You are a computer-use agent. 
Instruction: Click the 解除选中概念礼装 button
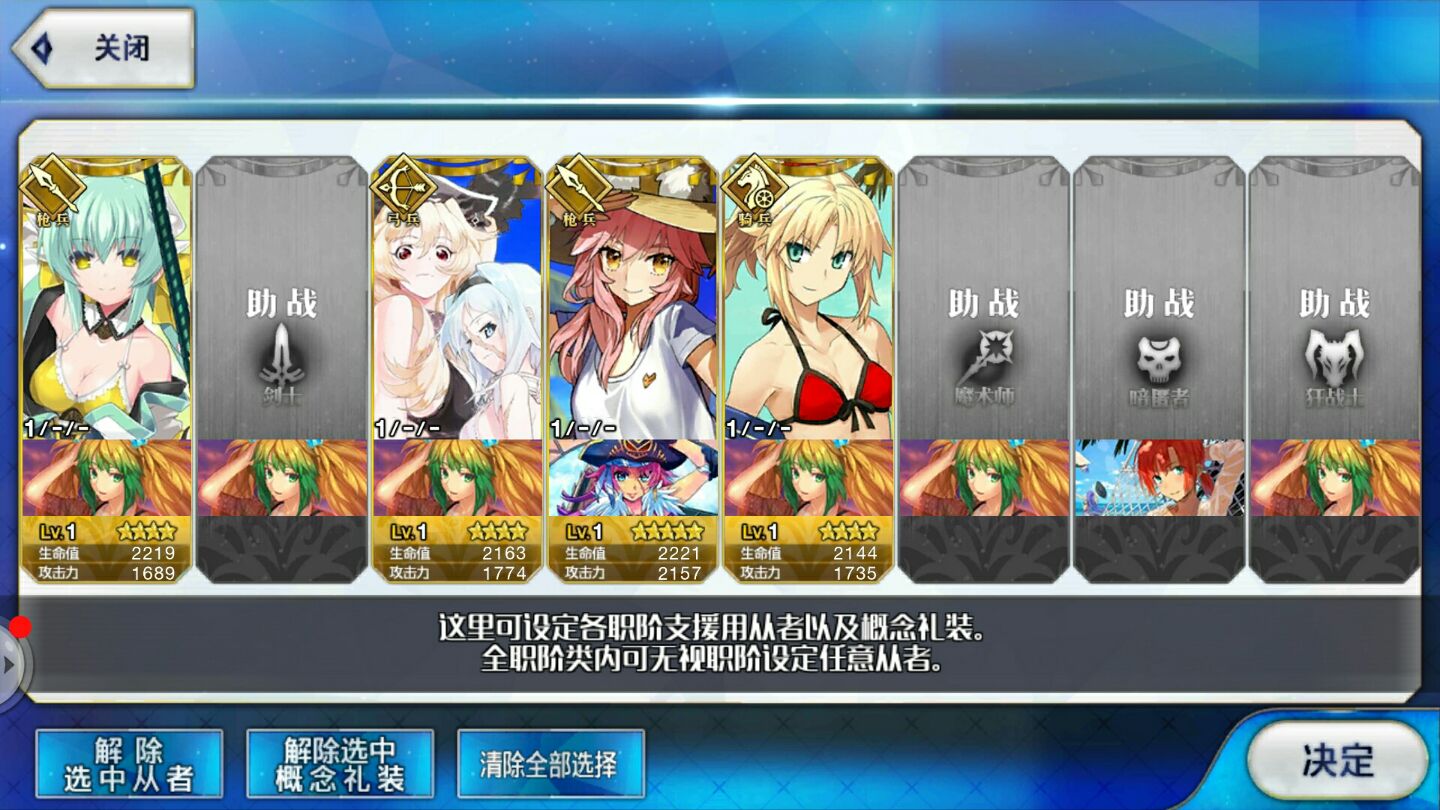point(340,765)
